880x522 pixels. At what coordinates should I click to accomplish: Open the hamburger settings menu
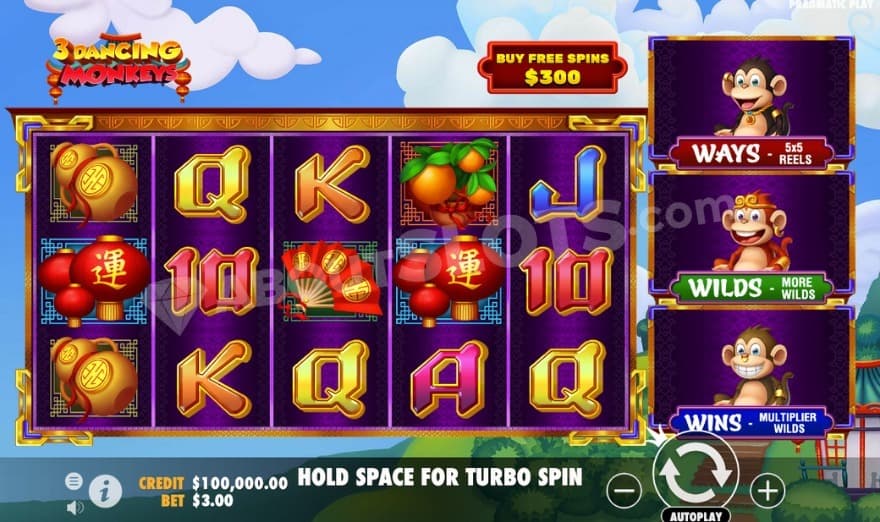pos(74,481)
